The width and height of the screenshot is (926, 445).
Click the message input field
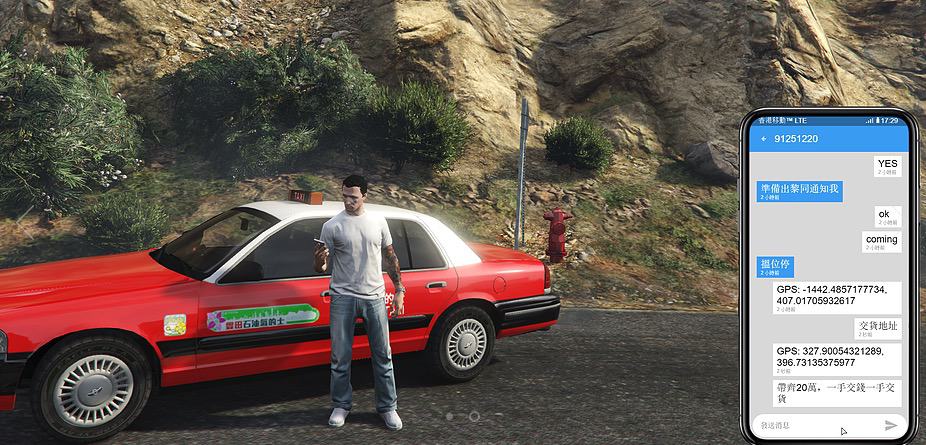click(815, 425)
